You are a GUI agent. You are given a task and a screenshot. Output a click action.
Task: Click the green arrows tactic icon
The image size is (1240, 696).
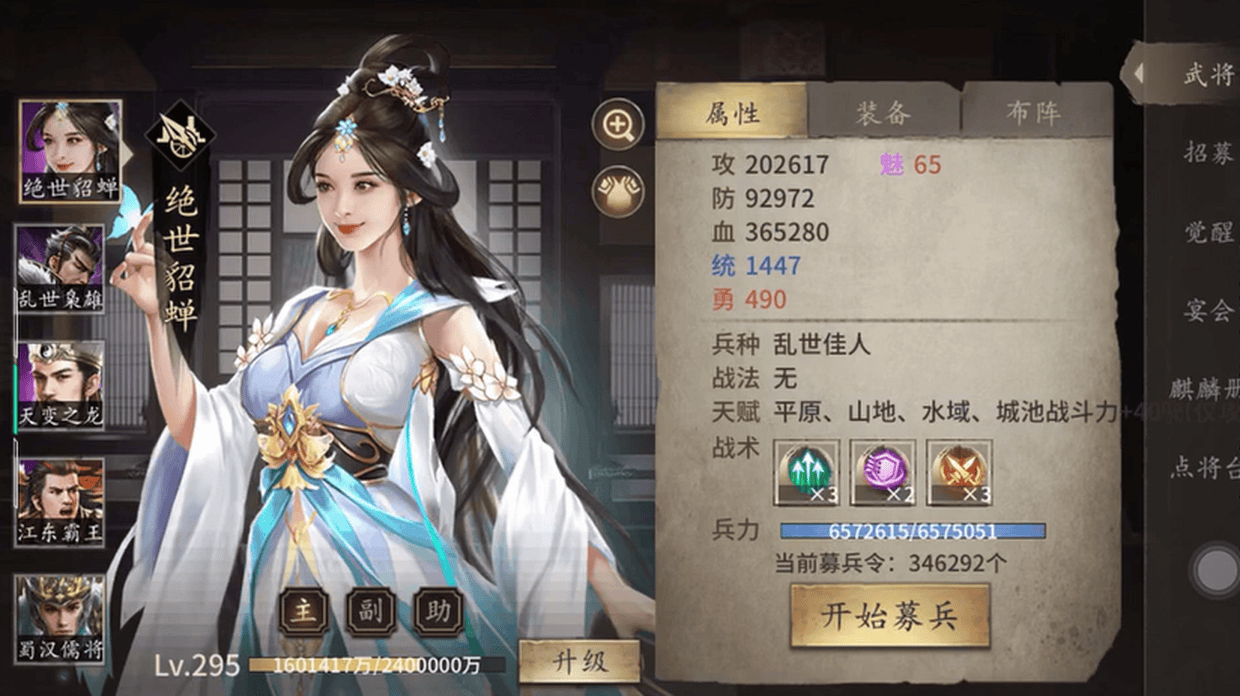(806, 471)
